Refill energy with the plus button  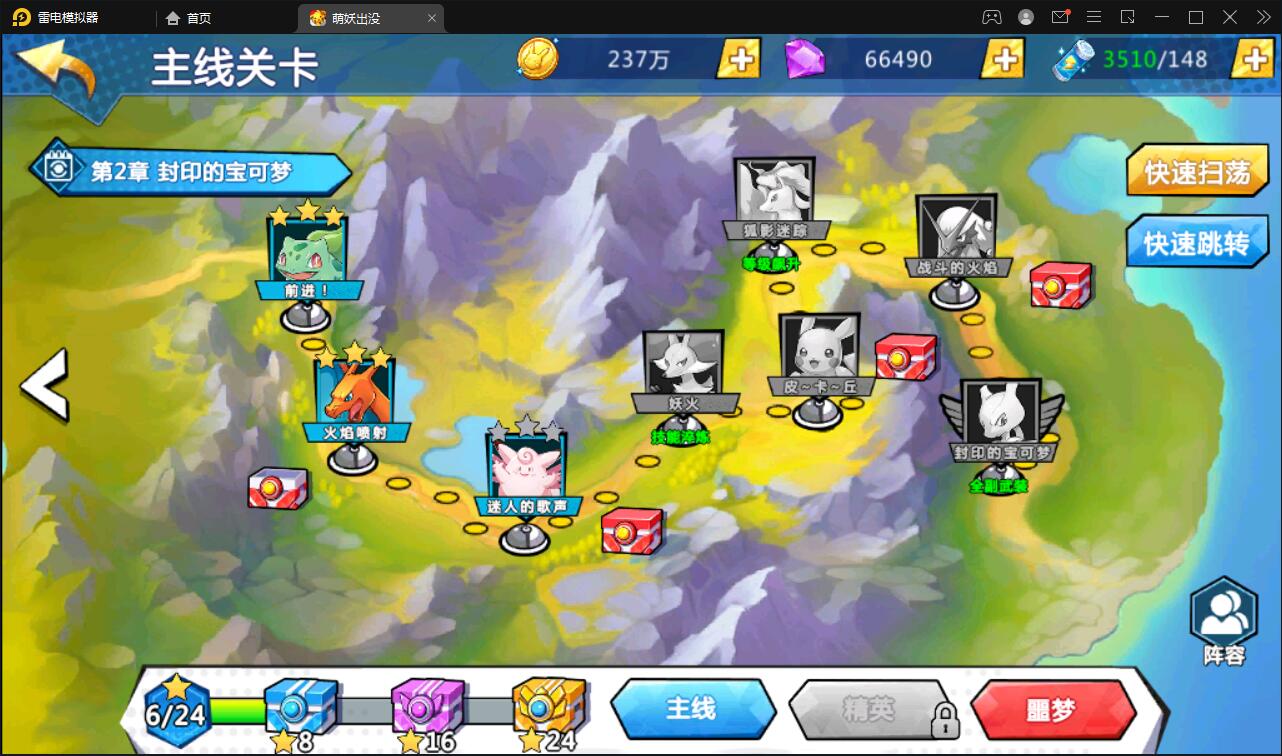(x=1252, y=59)
